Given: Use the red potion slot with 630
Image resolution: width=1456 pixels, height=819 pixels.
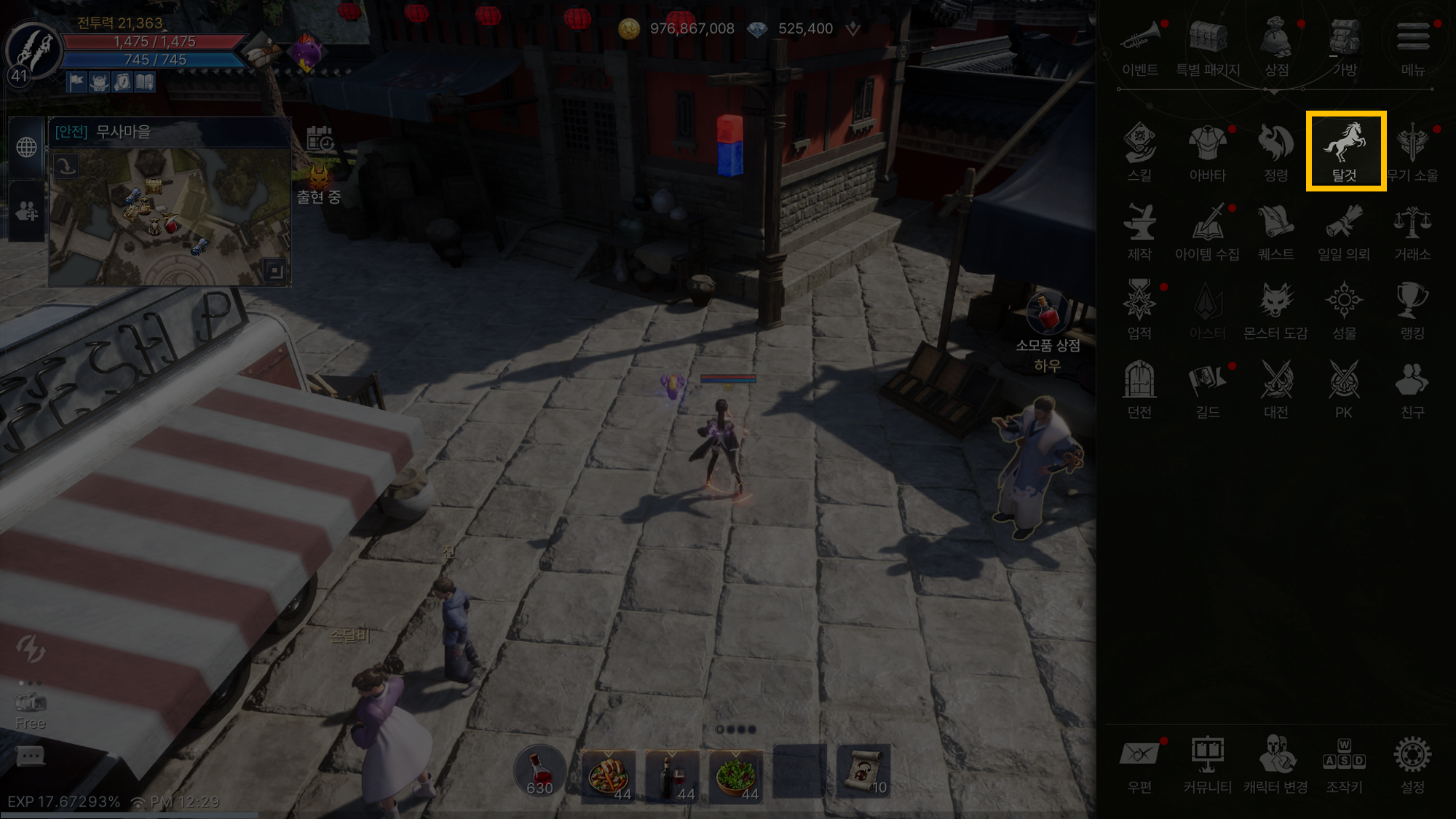Looking at the screenshot, I should point(539,772).
